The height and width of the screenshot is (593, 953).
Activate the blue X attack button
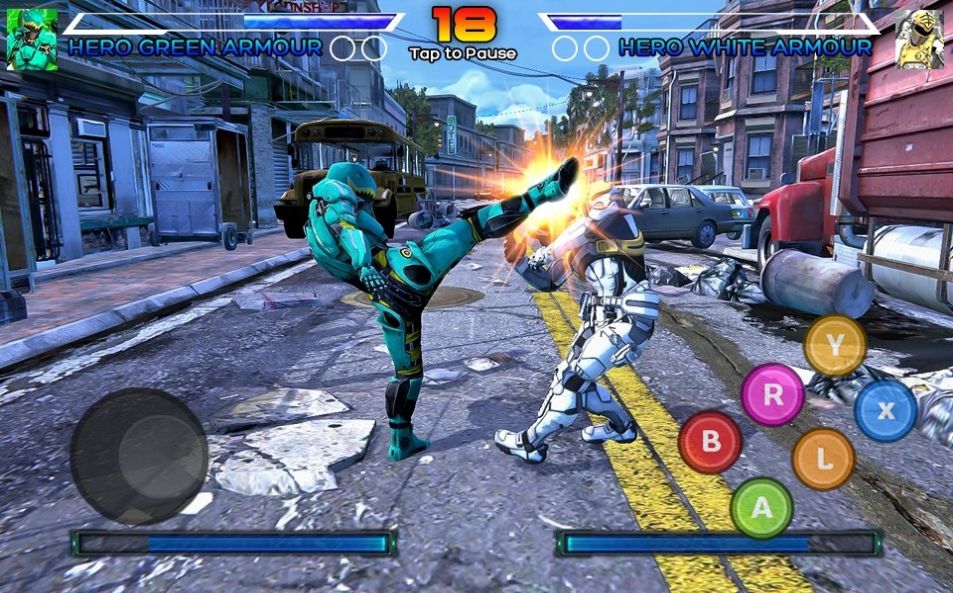[885, 410]
